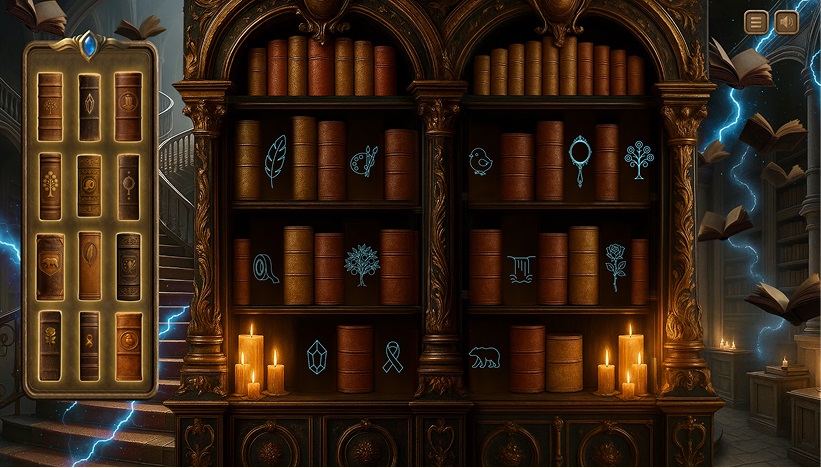The width and height of the screenshot is (821, 468).
Task: Choose the hand mirror outline slot on the shelf
Action: tap(579, 160)
